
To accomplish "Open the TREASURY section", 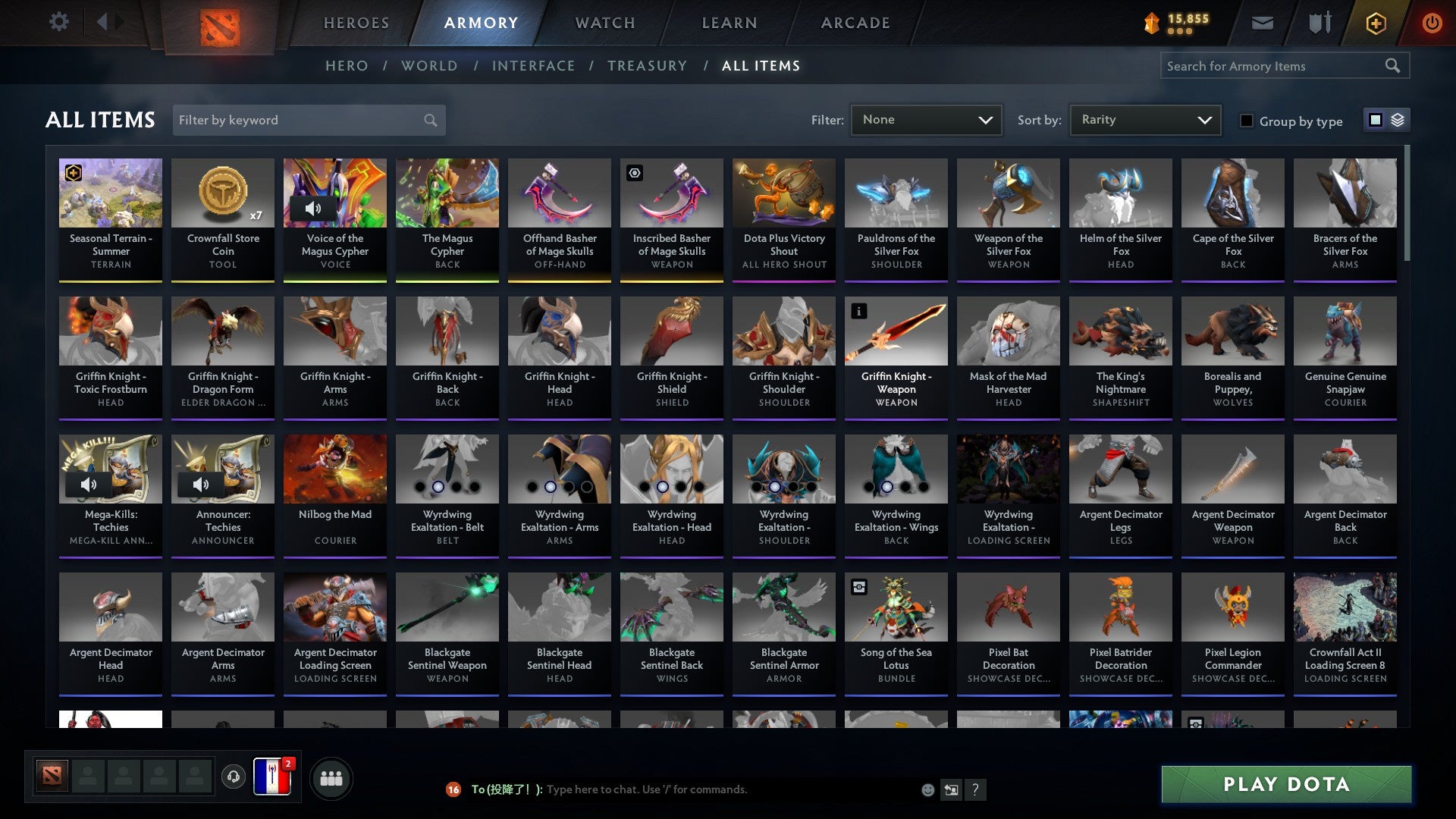I will coord(647,66).
